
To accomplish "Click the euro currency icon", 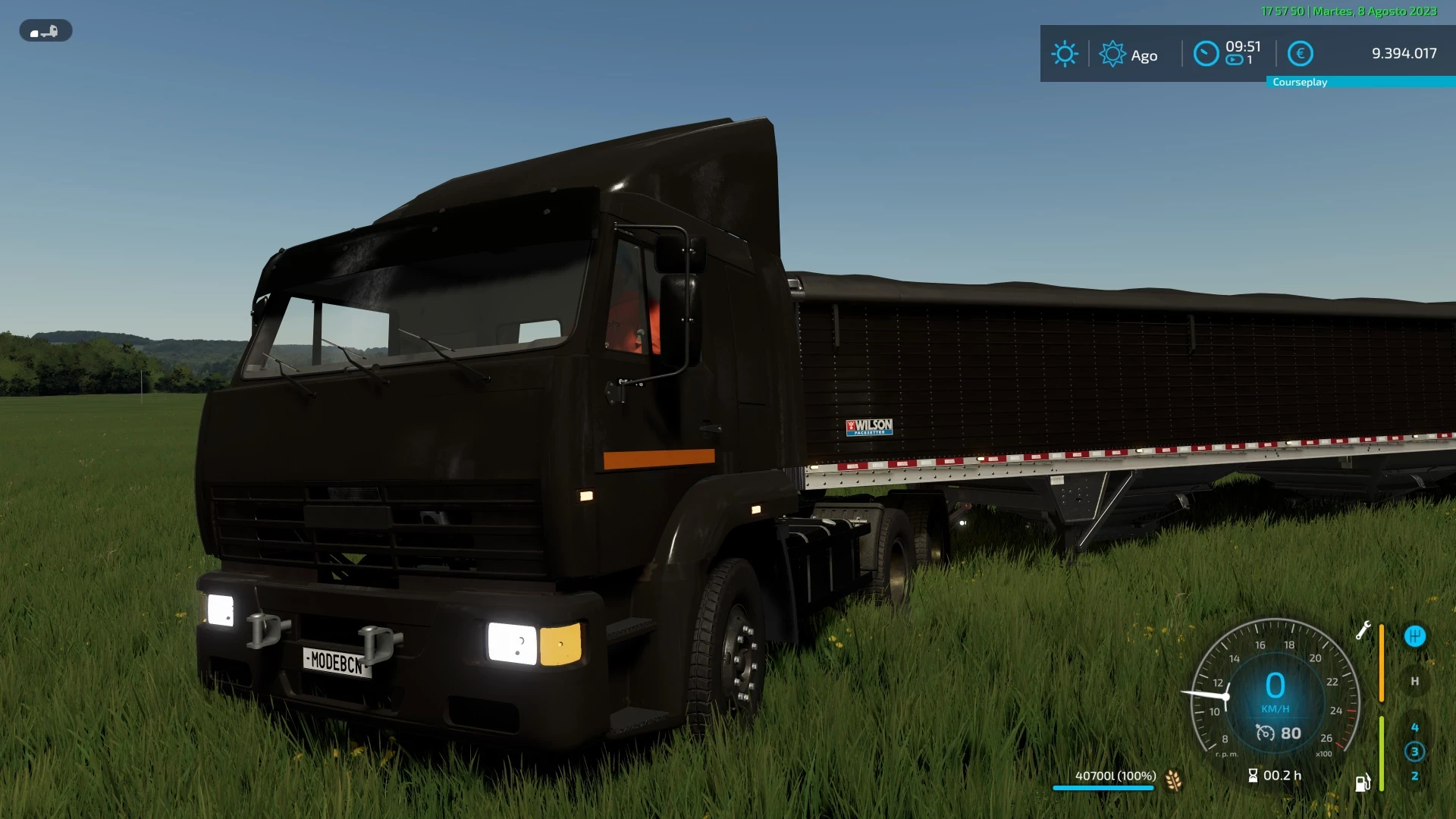I will (1301, 53).
